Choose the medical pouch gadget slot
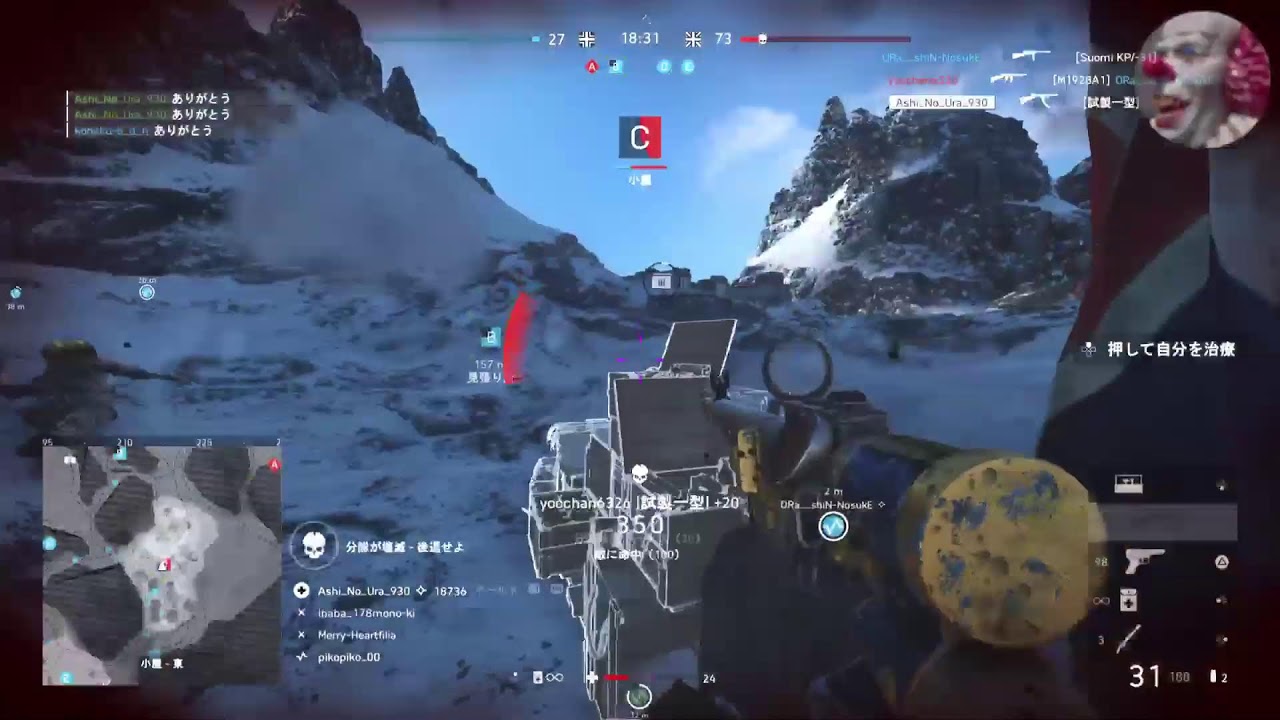This screenshot has width=1280, height=720. pos(1128,600)
